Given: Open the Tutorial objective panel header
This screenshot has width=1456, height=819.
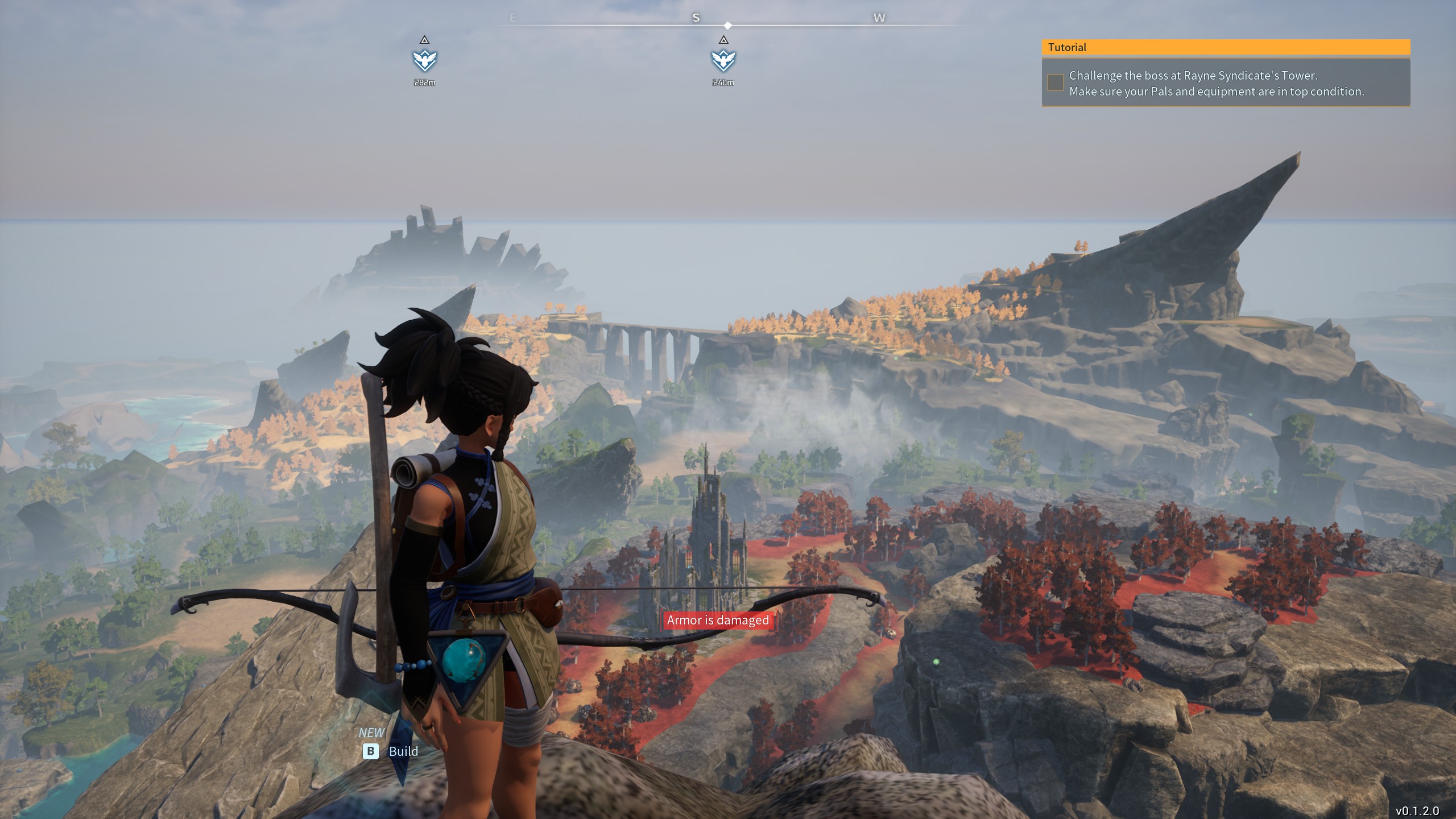Looking at the screenshot, I should coord(1226,47).
